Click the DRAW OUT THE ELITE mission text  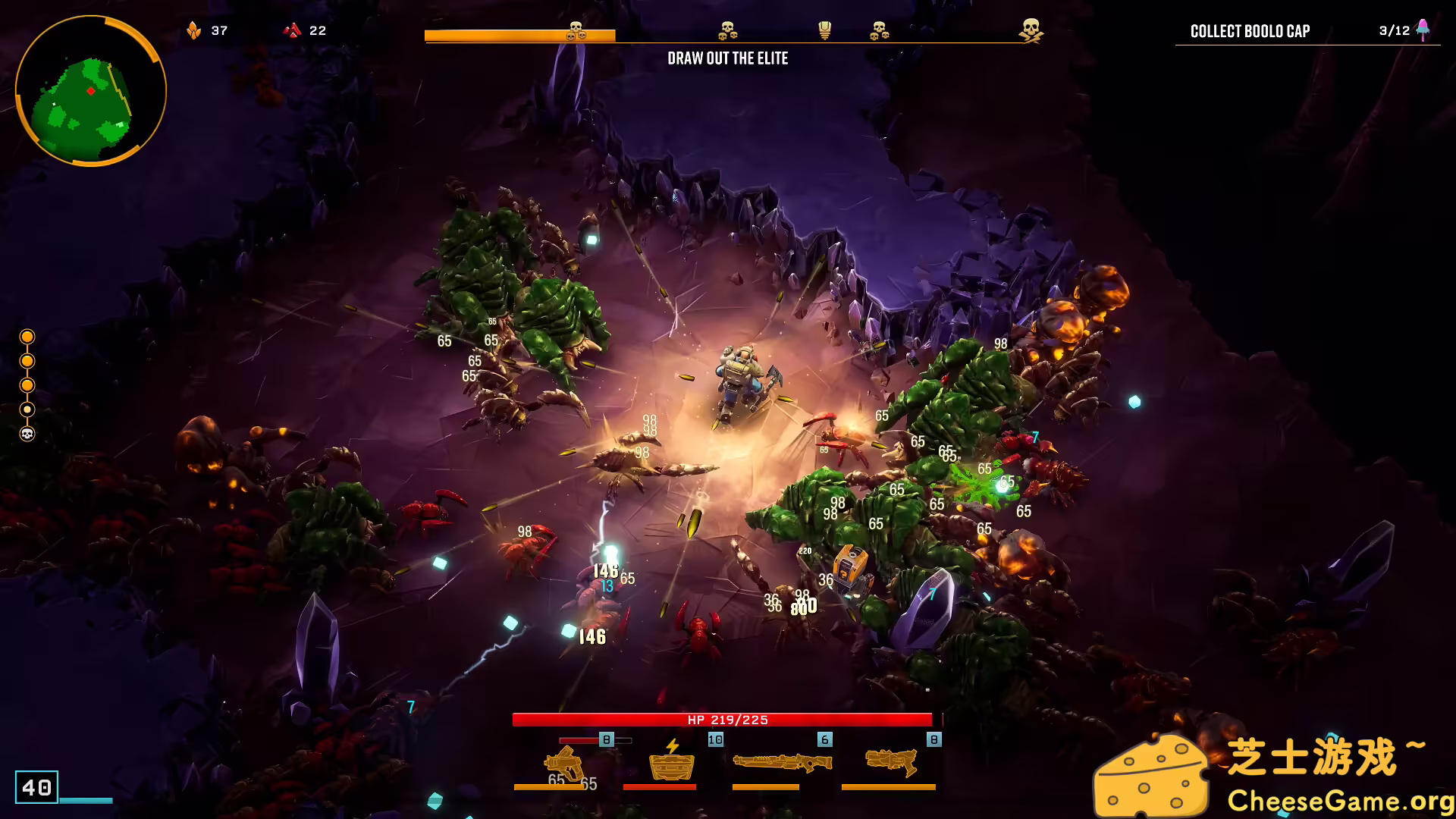tap(727, 58)
